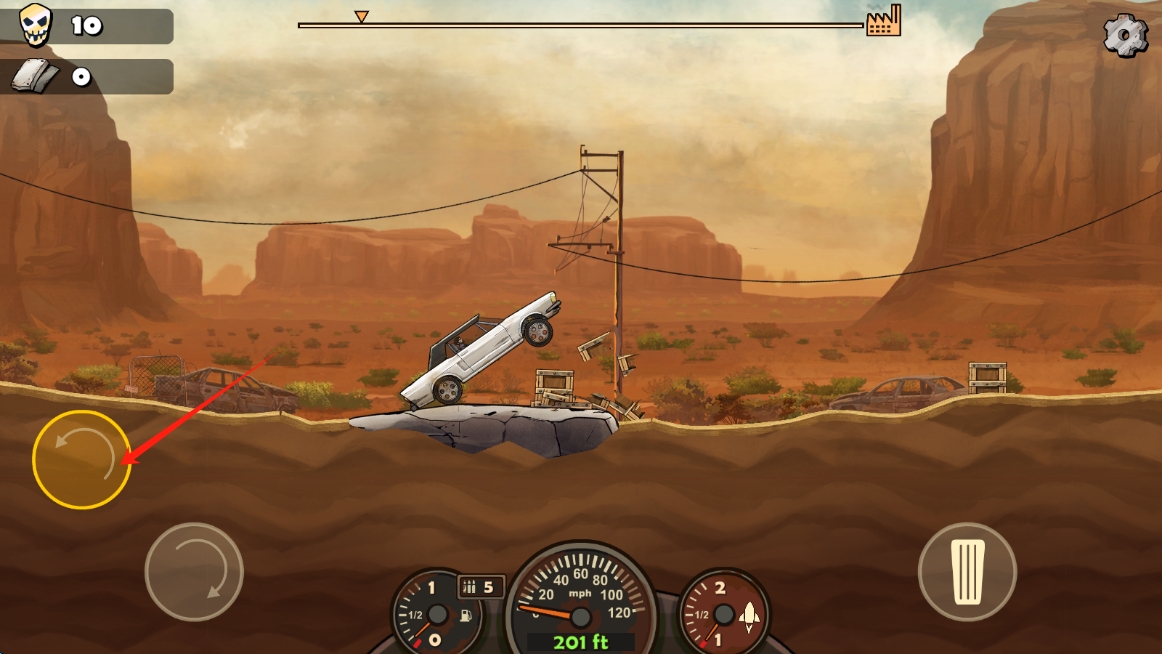The image size is (1162, 654).
Task: Tap the tilt-forward clockwise rotate button
Action: click(x=194, y=572)
